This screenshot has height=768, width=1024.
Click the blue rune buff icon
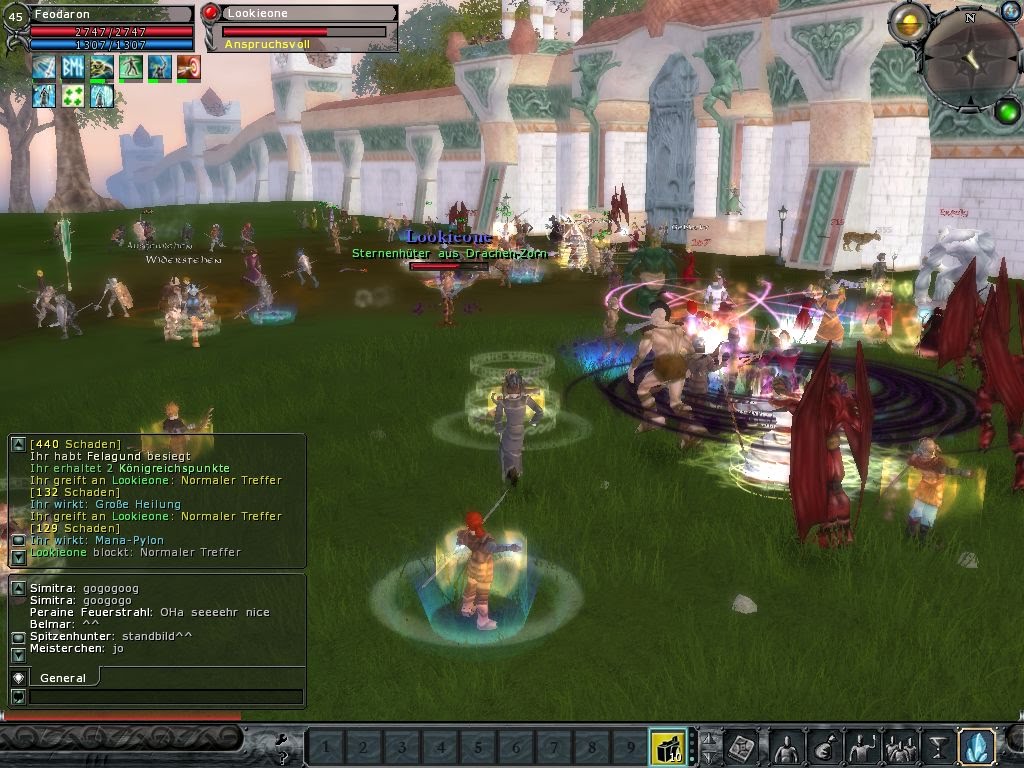point(73,68)
